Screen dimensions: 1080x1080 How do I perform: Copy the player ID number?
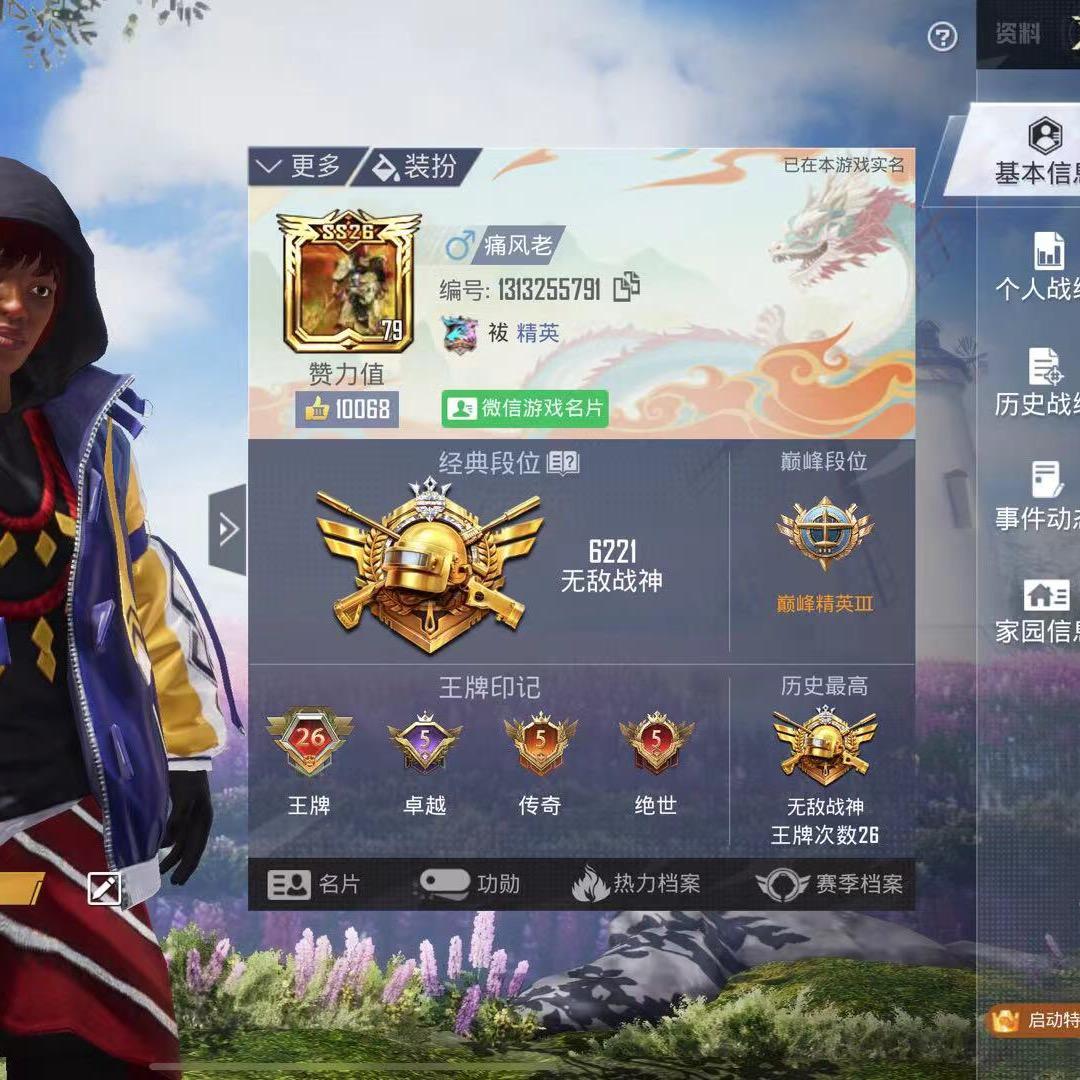click(627, 288)
